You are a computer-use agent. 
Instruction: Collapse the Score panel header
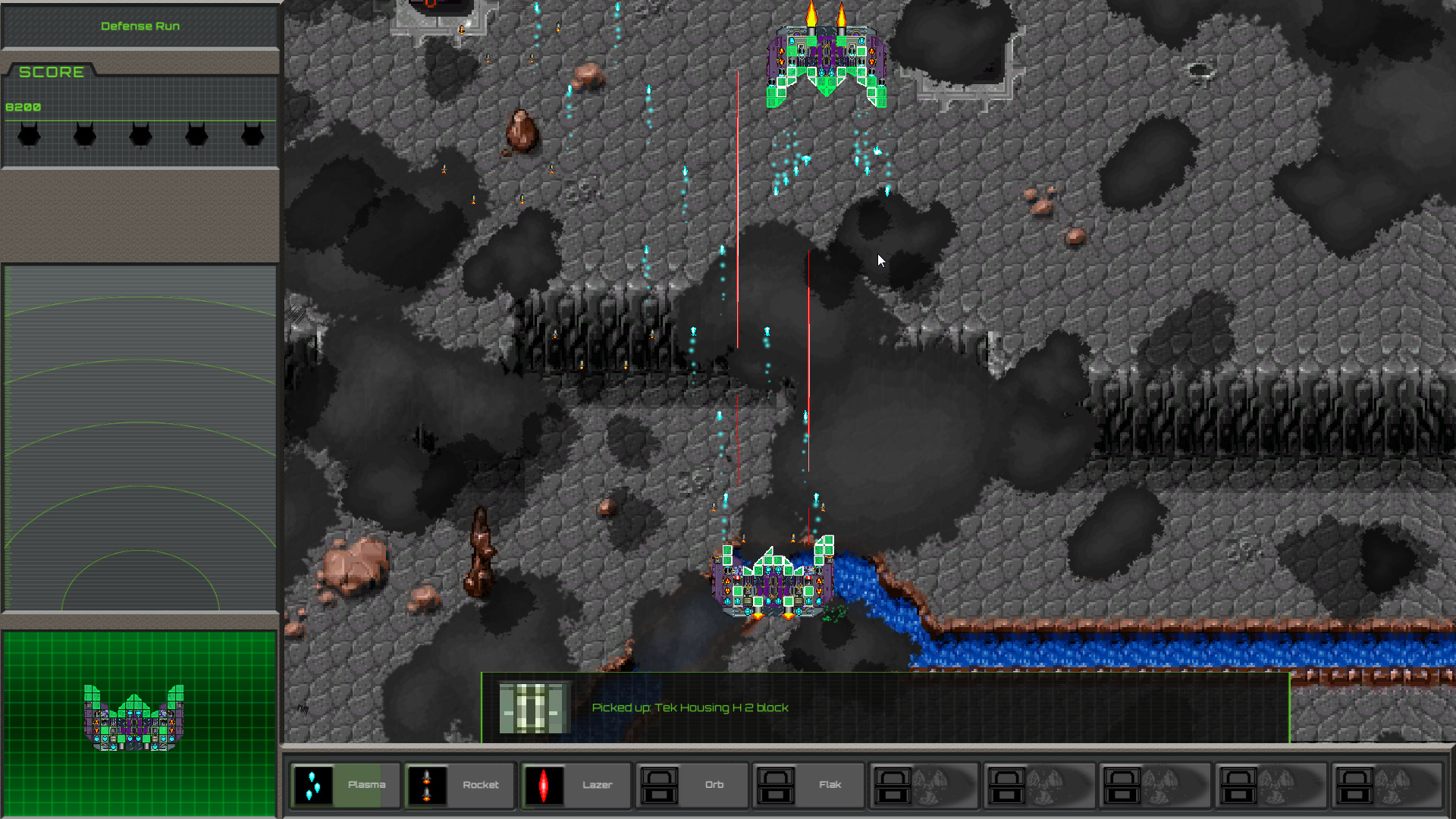53,72
